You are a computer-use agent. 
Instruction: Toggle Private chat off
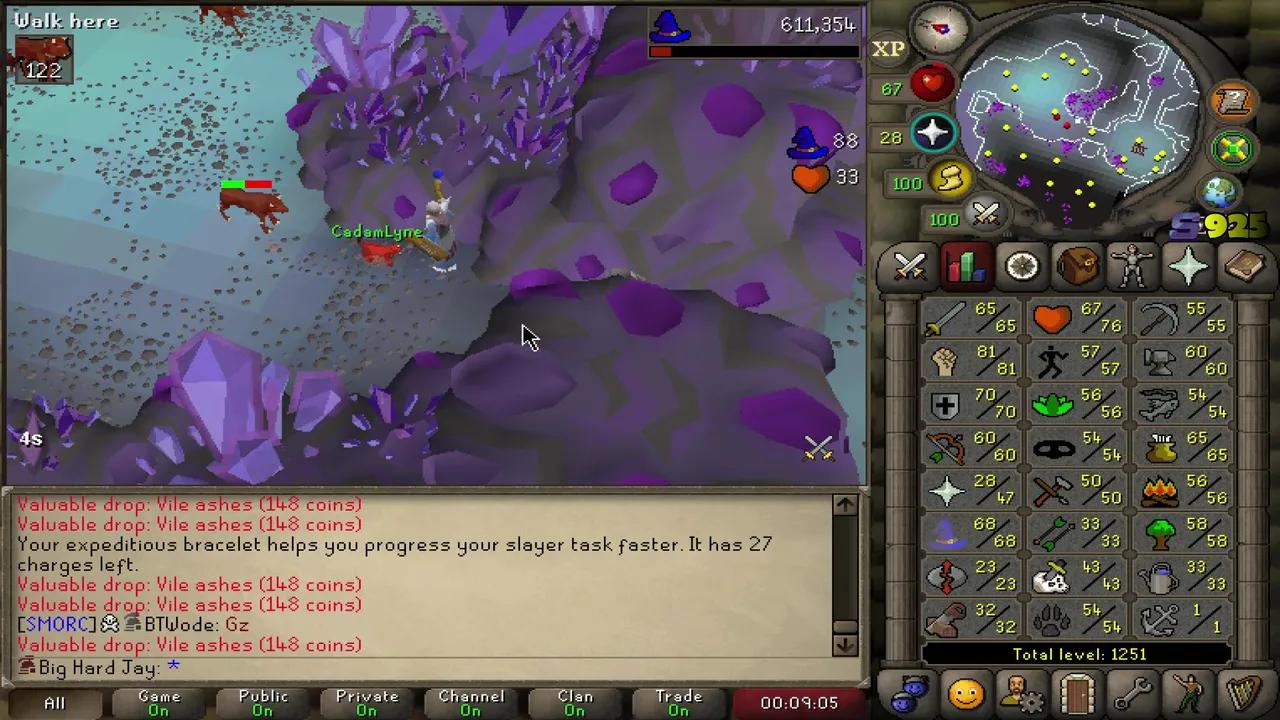coord(367,700)
